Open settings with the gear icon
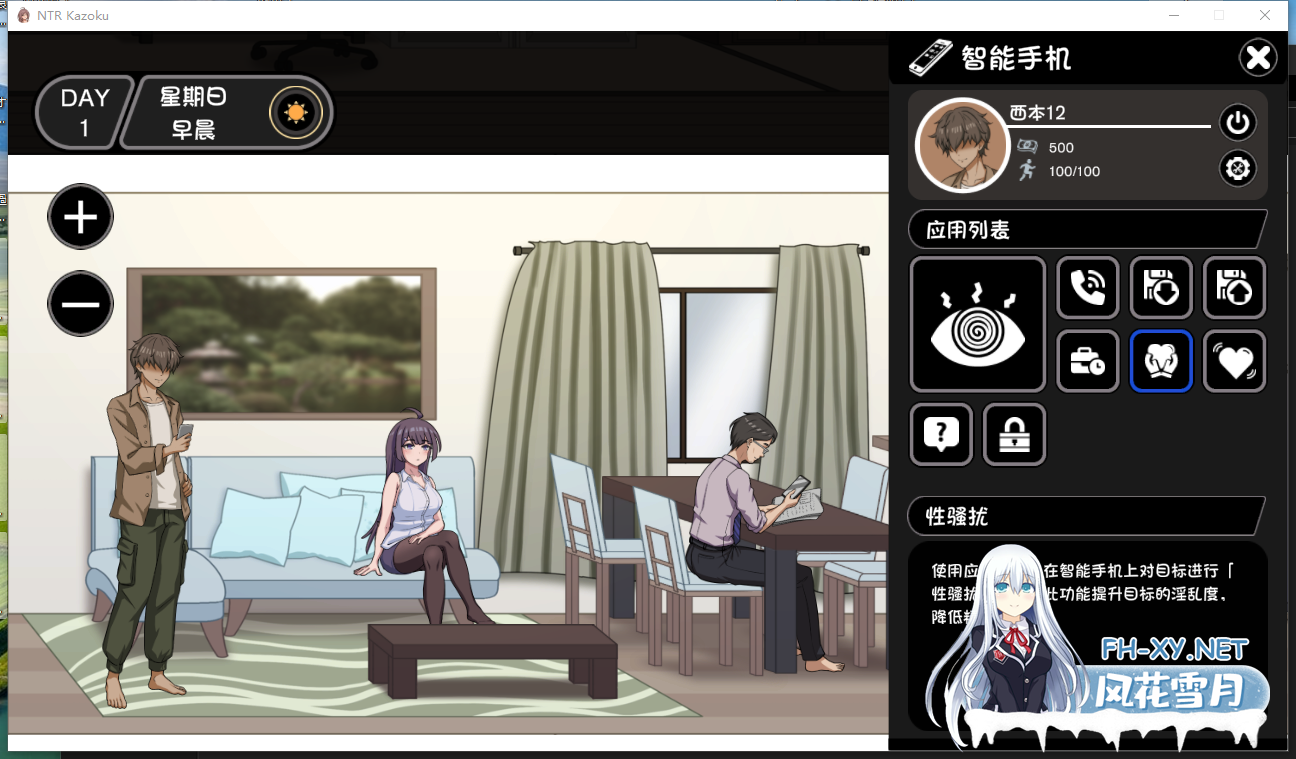The image size is (1296, 759). (1238, 168)
